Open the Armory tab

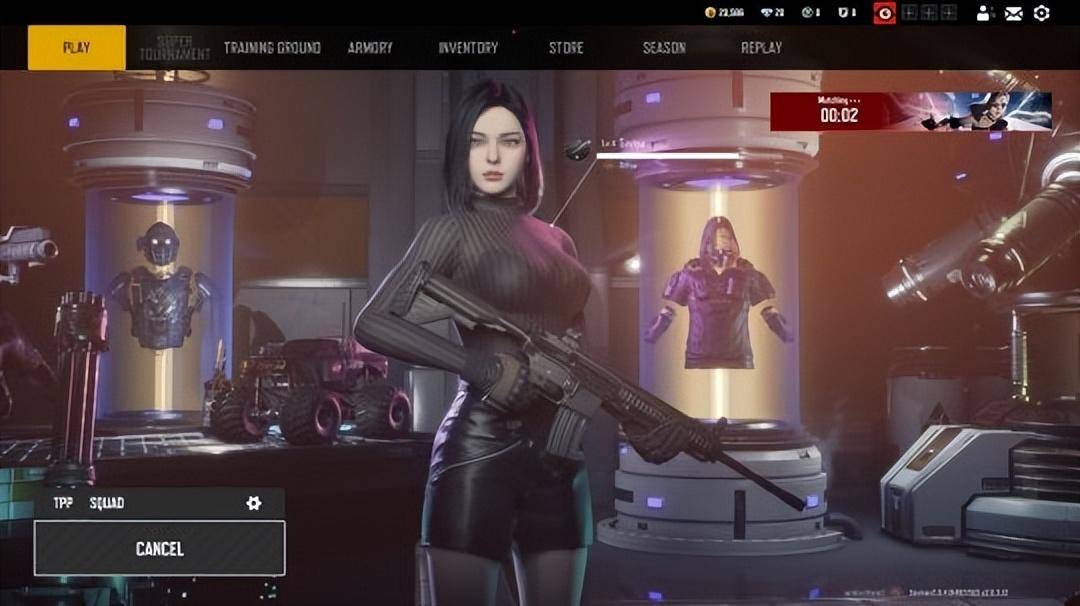coord(370,47)
